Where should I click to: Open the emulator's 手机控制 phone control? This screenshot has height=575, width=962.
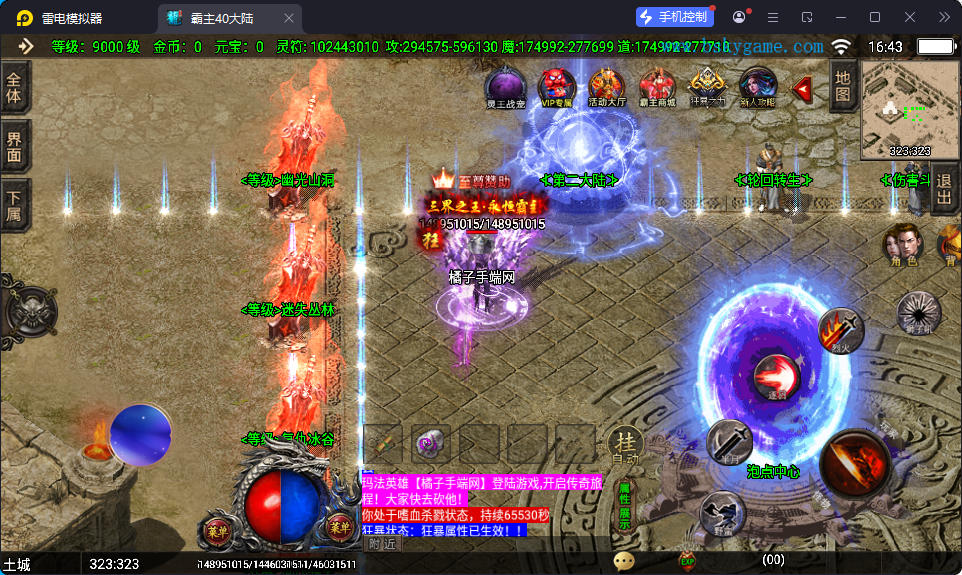(x=675, y=17)
